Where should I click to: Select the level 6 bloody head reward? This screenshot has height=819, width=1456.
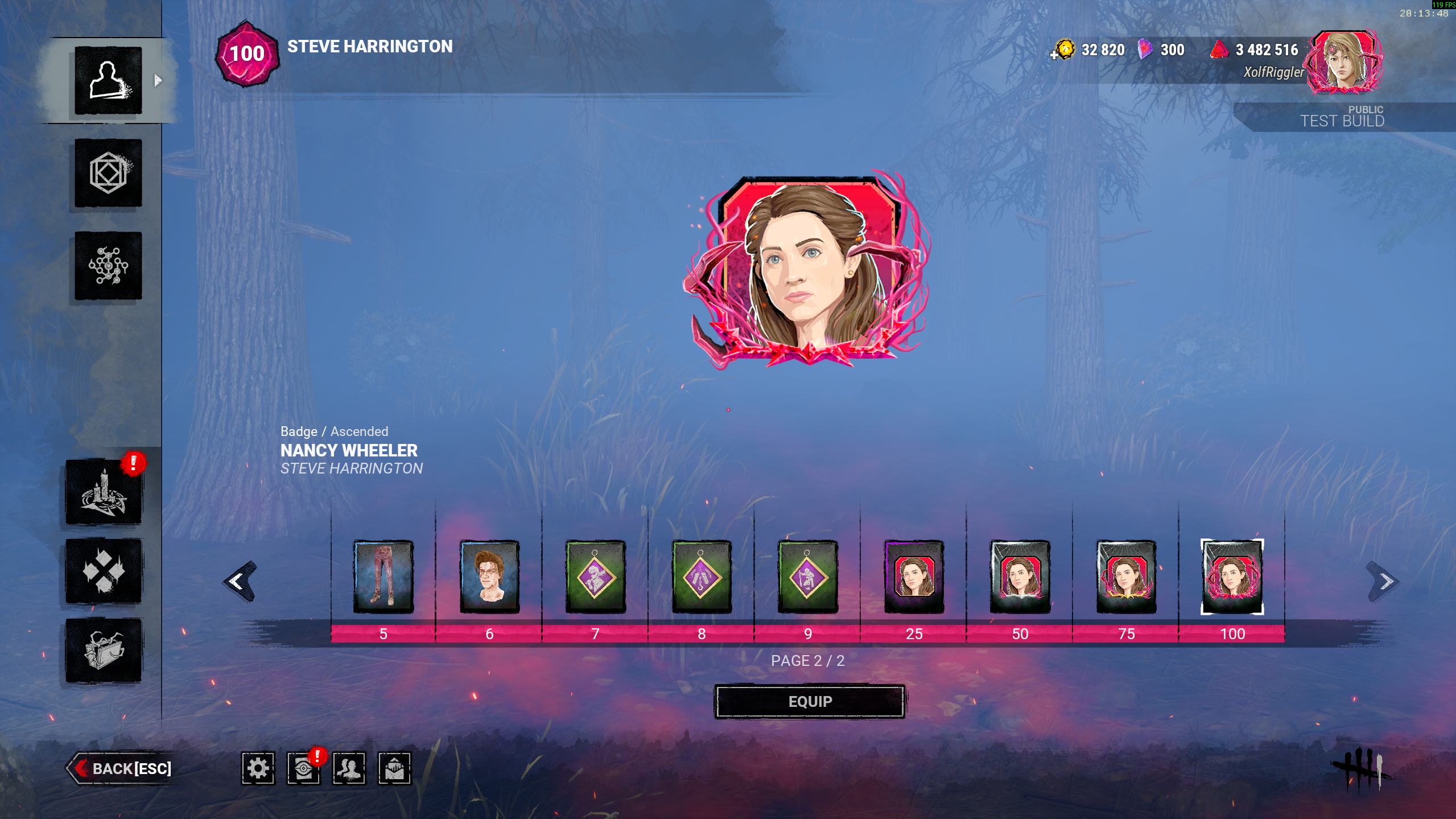click(489, 576)
